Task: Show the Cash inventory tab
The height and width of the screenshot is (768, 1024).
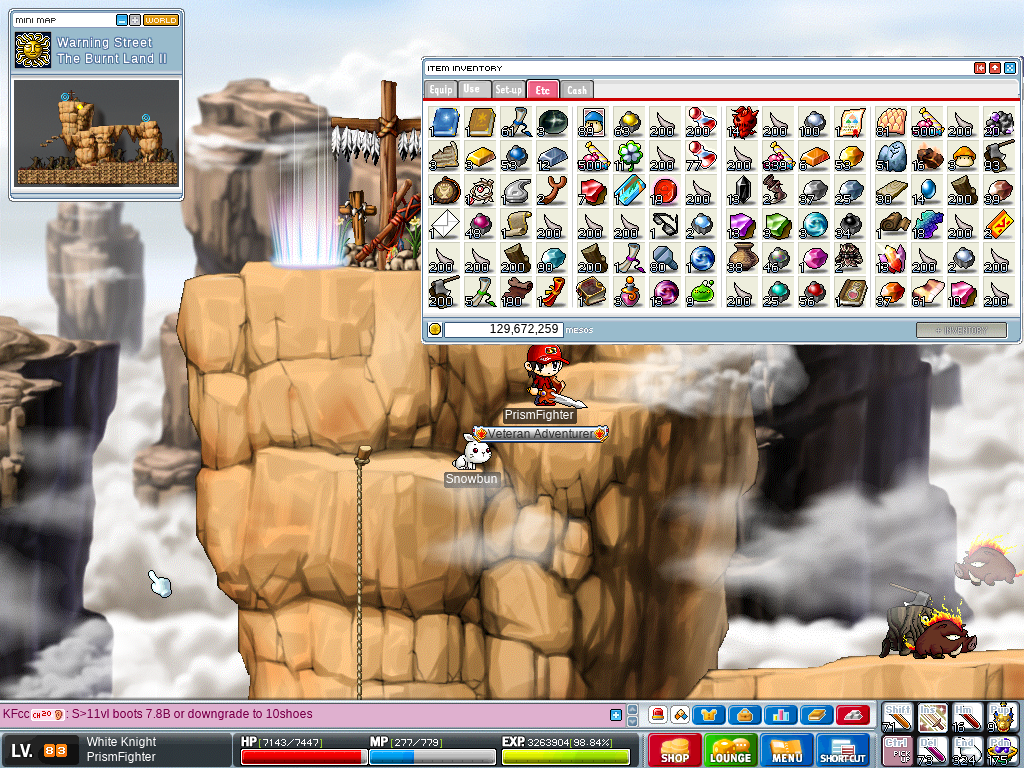Action: pyautogui.click(x=576, y=90)
